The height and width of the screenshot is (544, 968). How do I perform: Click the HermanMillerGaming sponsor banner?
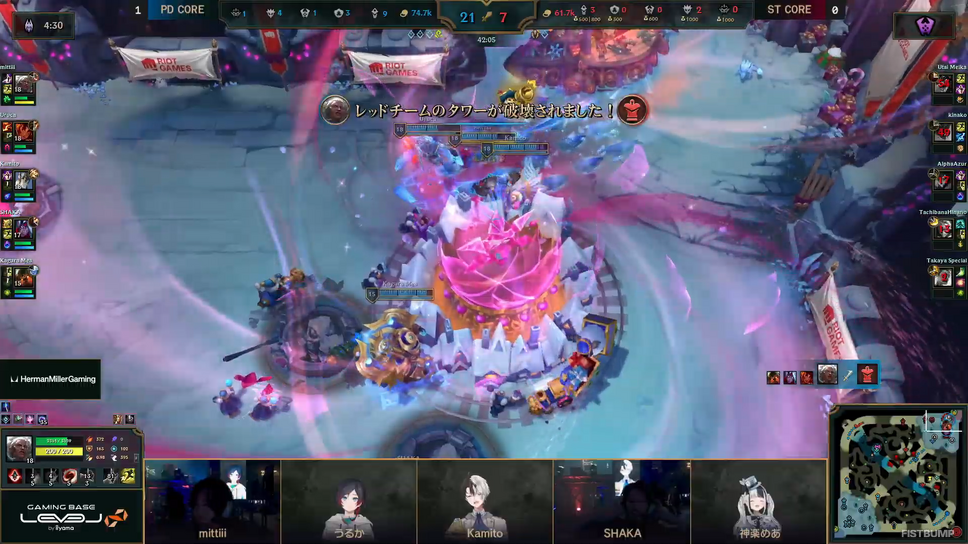(x=50, y=379)
